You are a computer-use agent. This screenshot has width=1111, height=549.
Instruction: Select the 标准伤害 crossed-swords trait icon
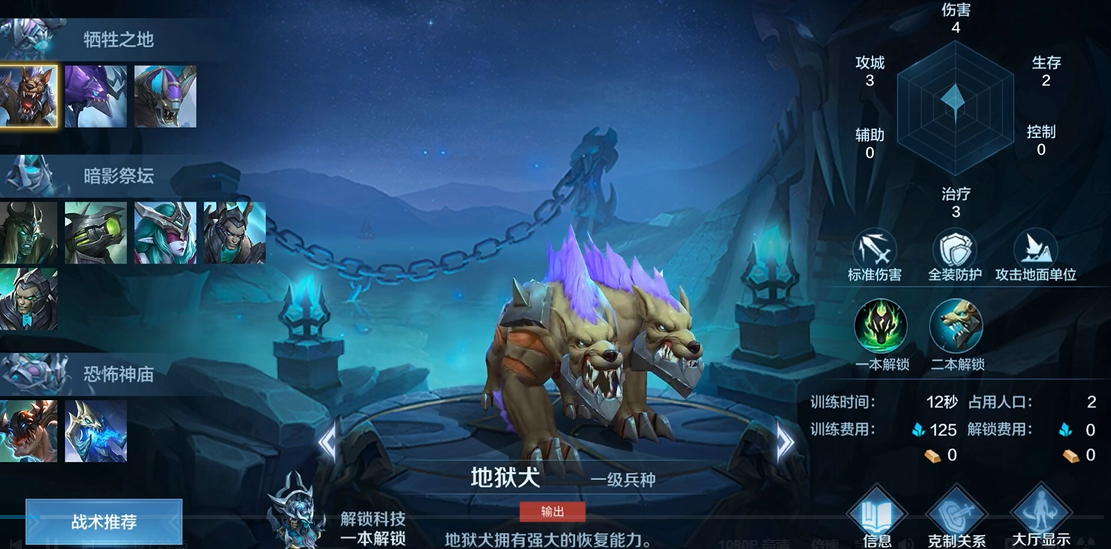(x=875, y=249)
